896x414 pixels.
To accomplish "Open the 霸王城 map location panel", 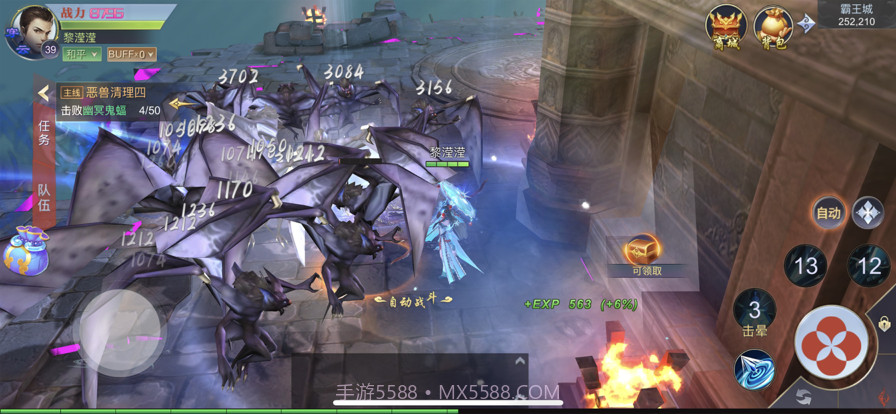I will pyautogui.click(x=858, y=14).
